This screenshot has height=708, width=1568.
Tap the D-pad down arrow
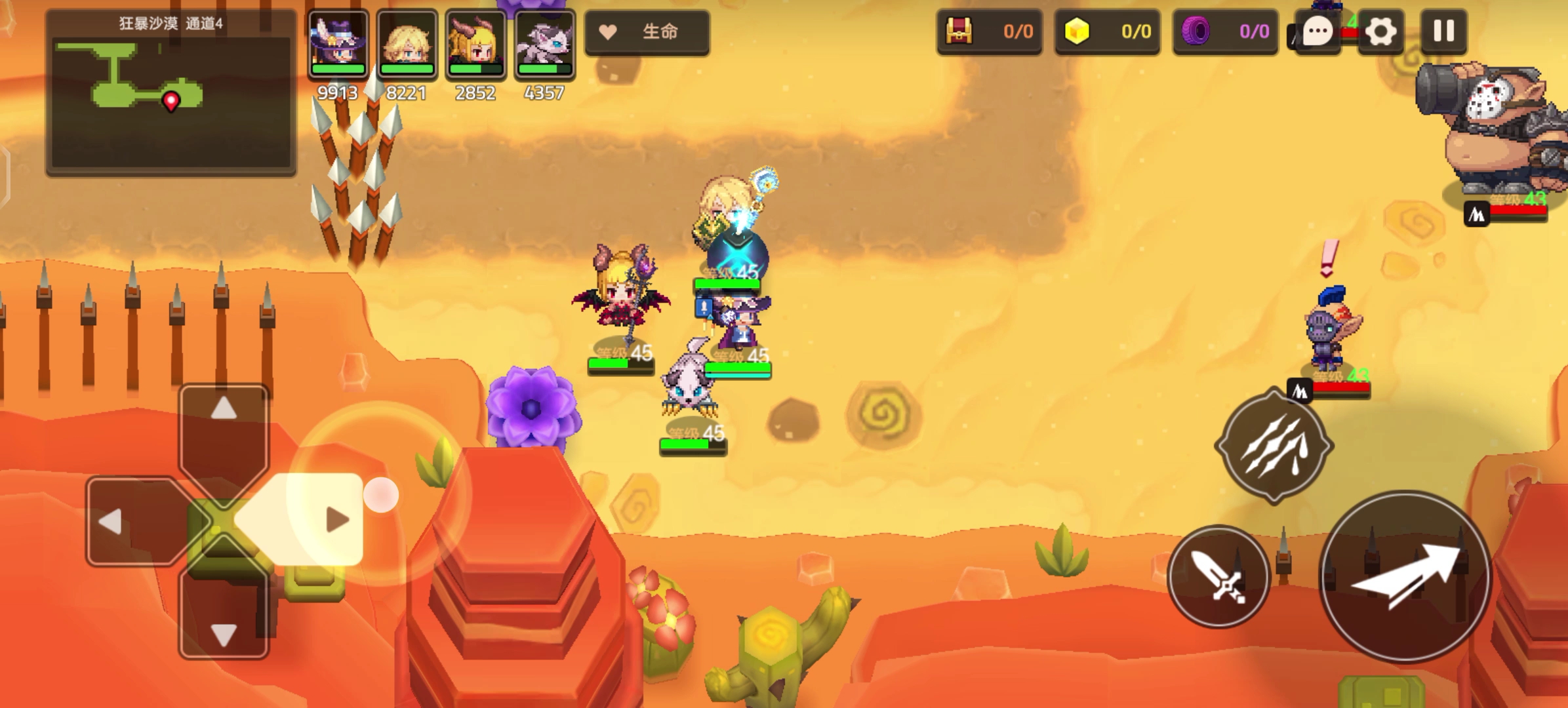(224, 634)
